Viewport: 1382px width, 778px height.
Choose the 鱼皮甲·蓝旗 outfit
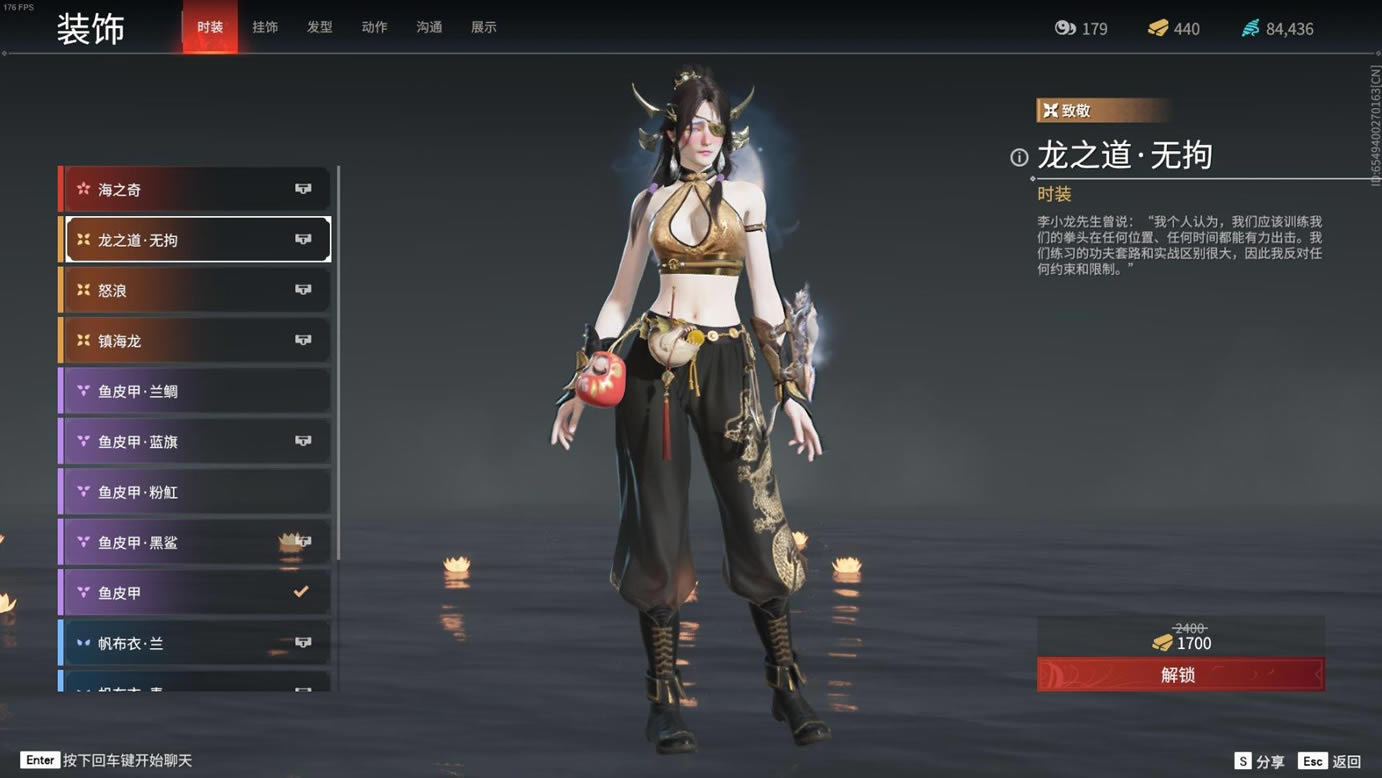tap(197, 441)
